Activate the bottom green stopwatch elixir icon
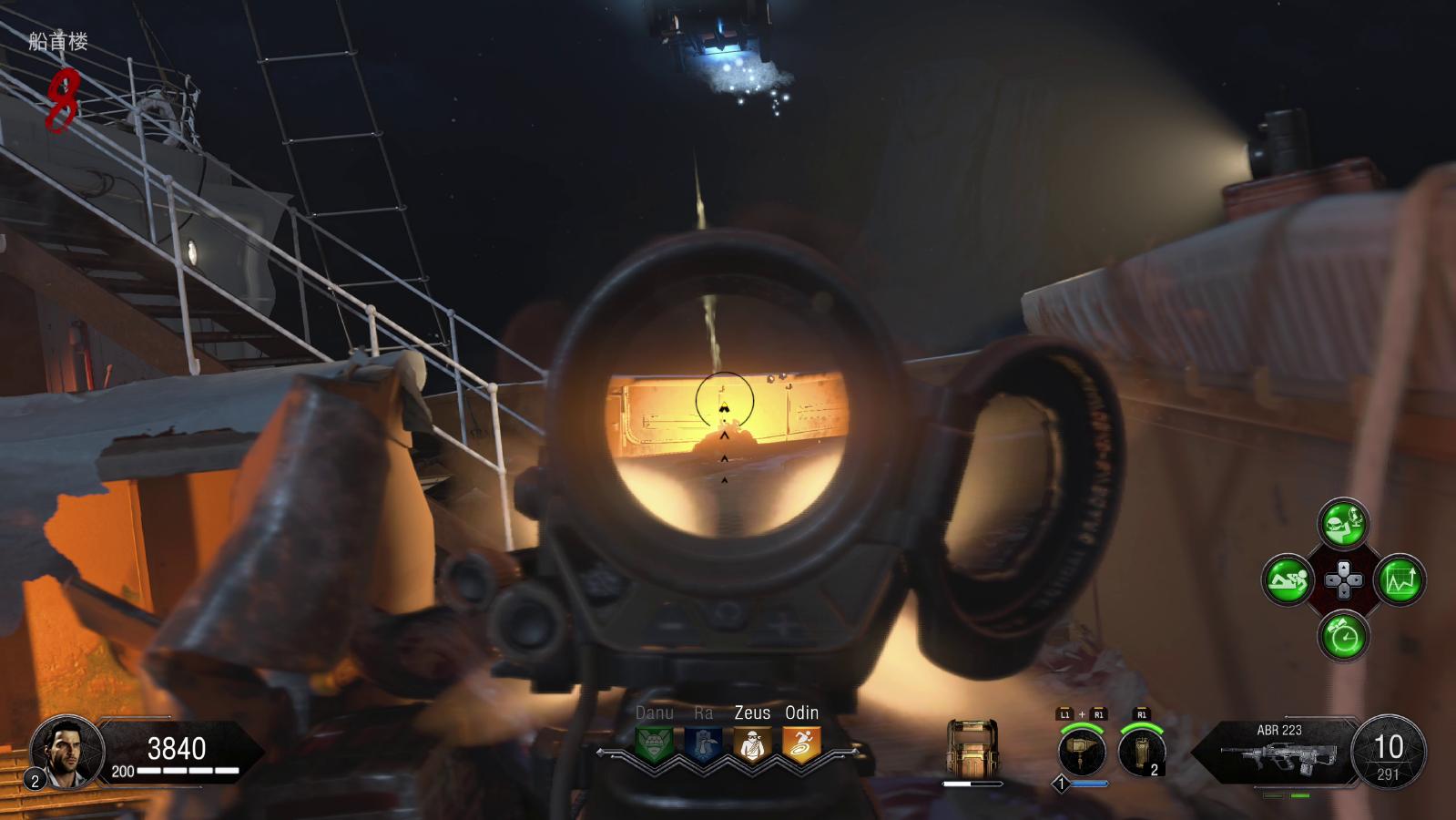Image resolution: width=1456 pixels, height=820 pixels. click(x=1344, y=635)
